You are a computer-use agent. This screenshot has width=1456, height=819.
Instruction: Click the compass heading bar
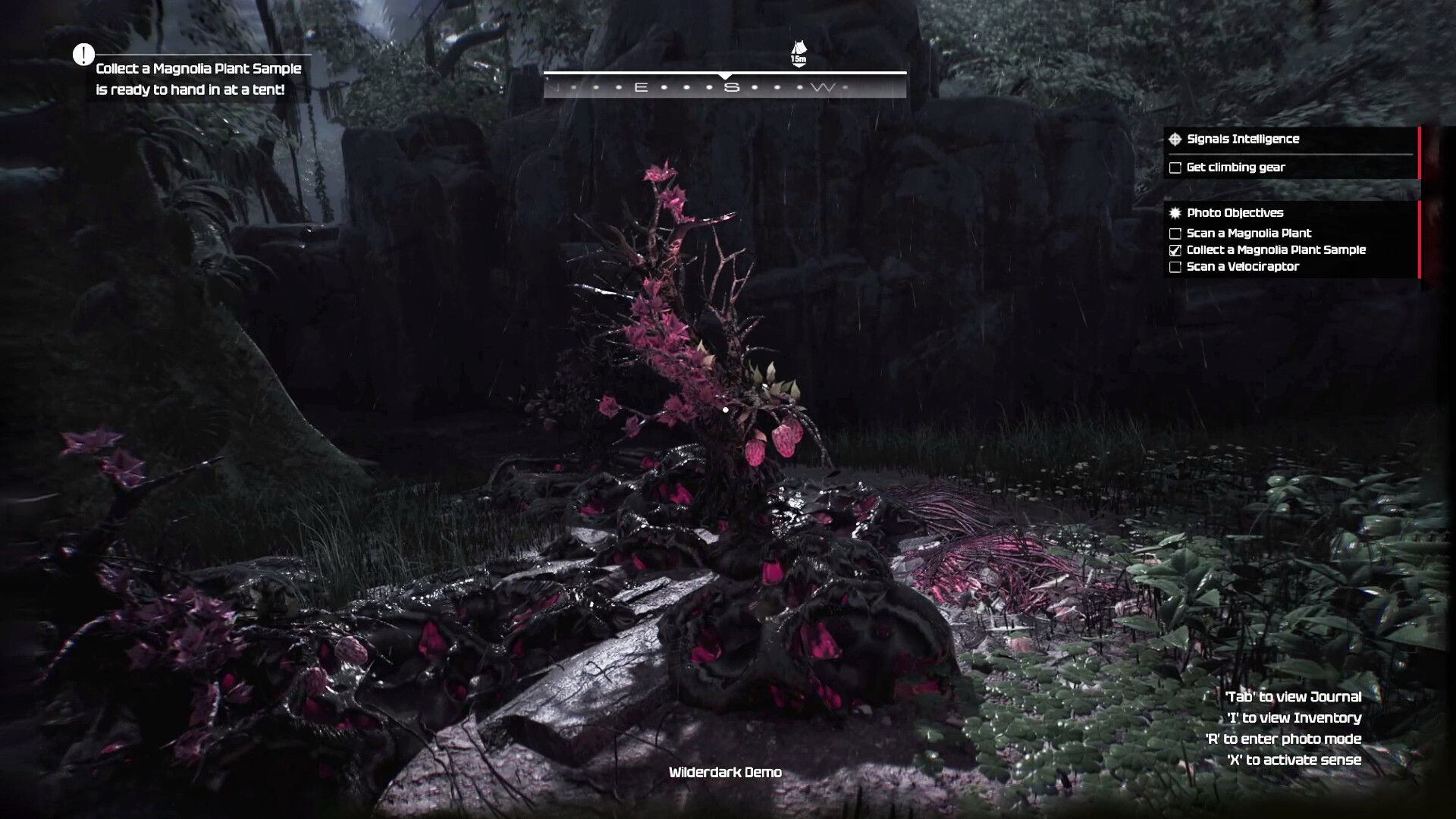point(725,86)
